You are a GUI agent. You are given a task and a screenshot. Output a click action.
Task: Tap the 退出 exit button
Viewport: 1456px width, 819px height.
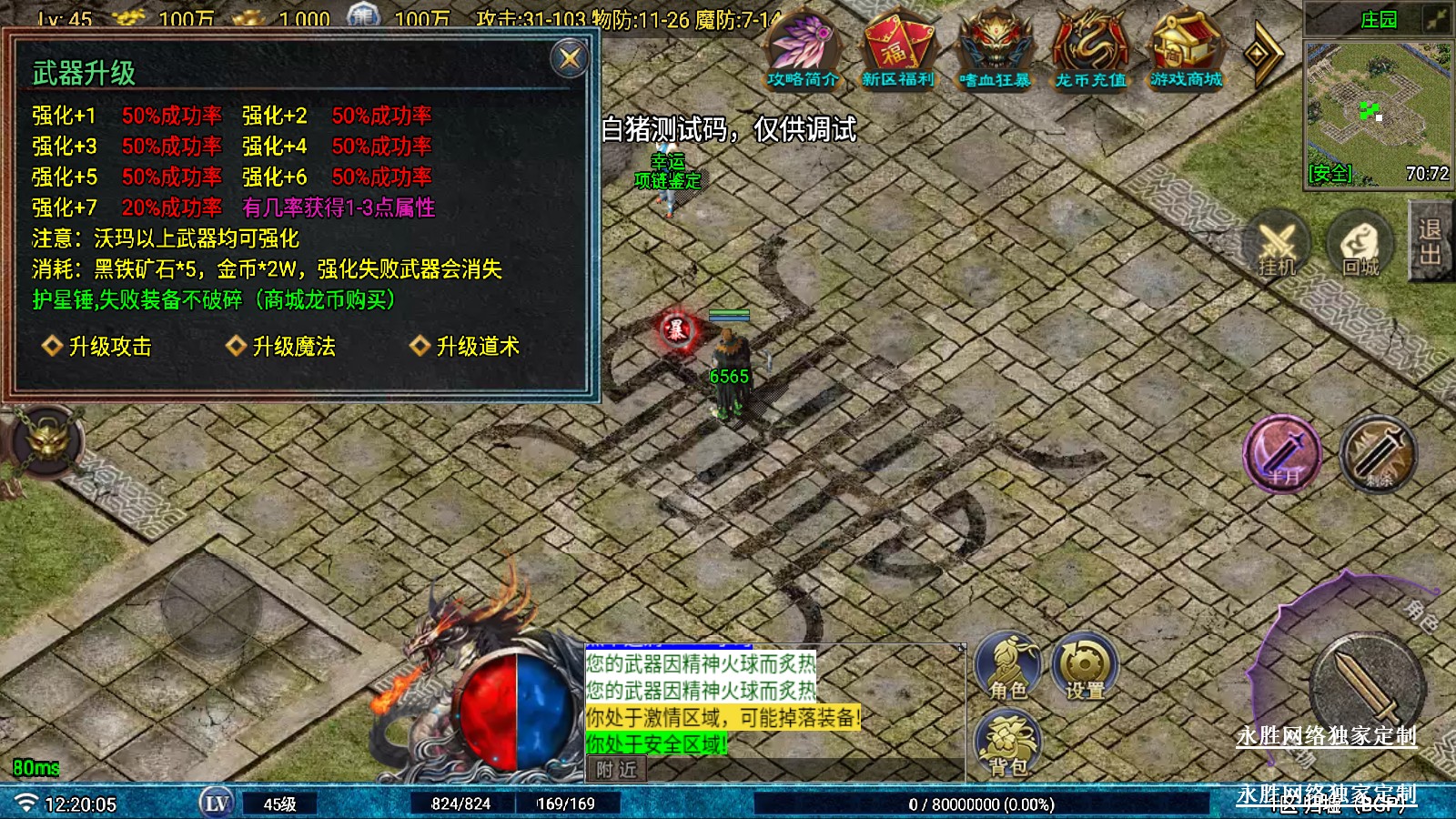click(1431, 241)
